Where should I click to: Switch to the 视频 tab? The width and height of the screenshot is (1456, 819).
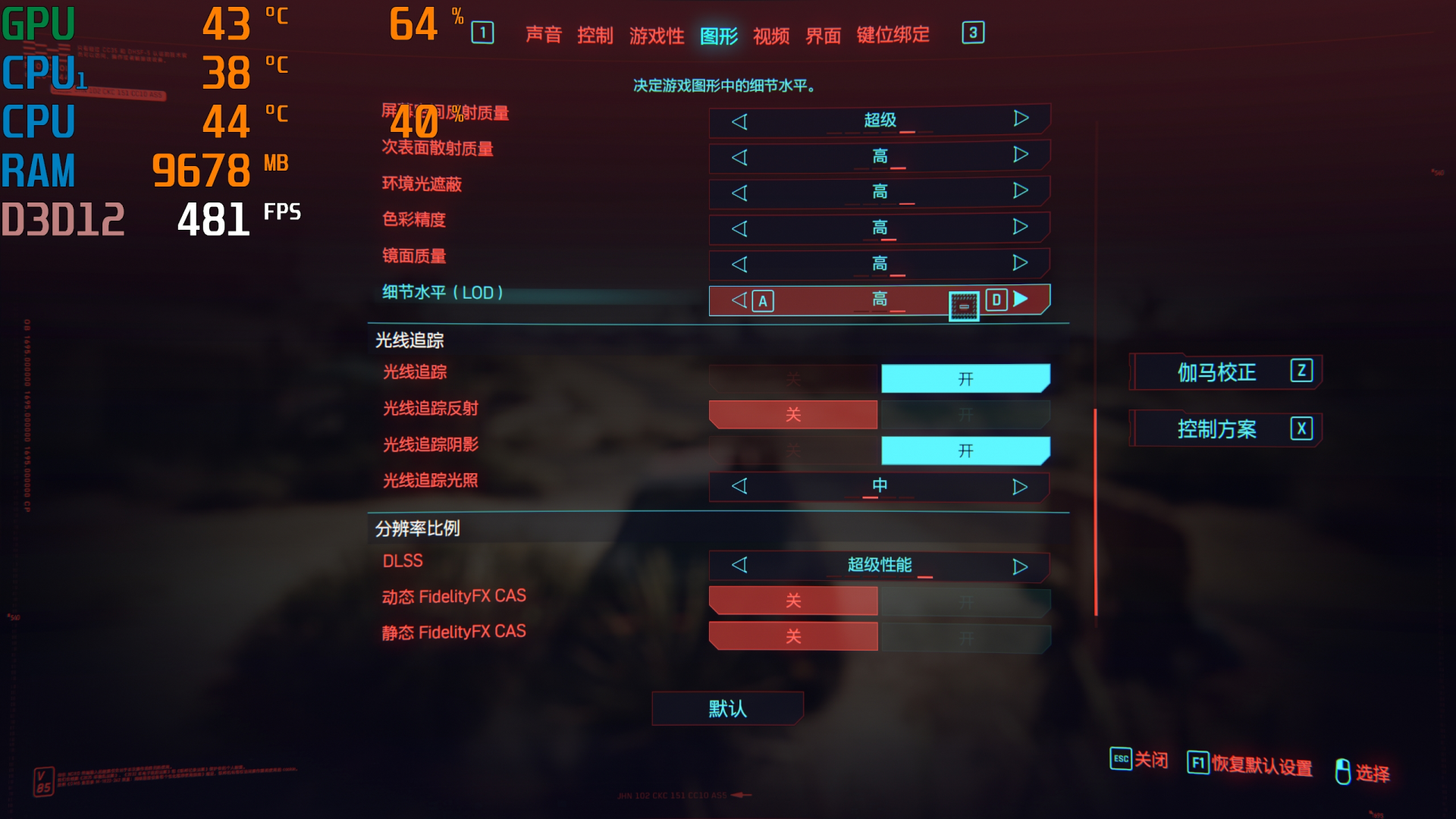[770, 35]
